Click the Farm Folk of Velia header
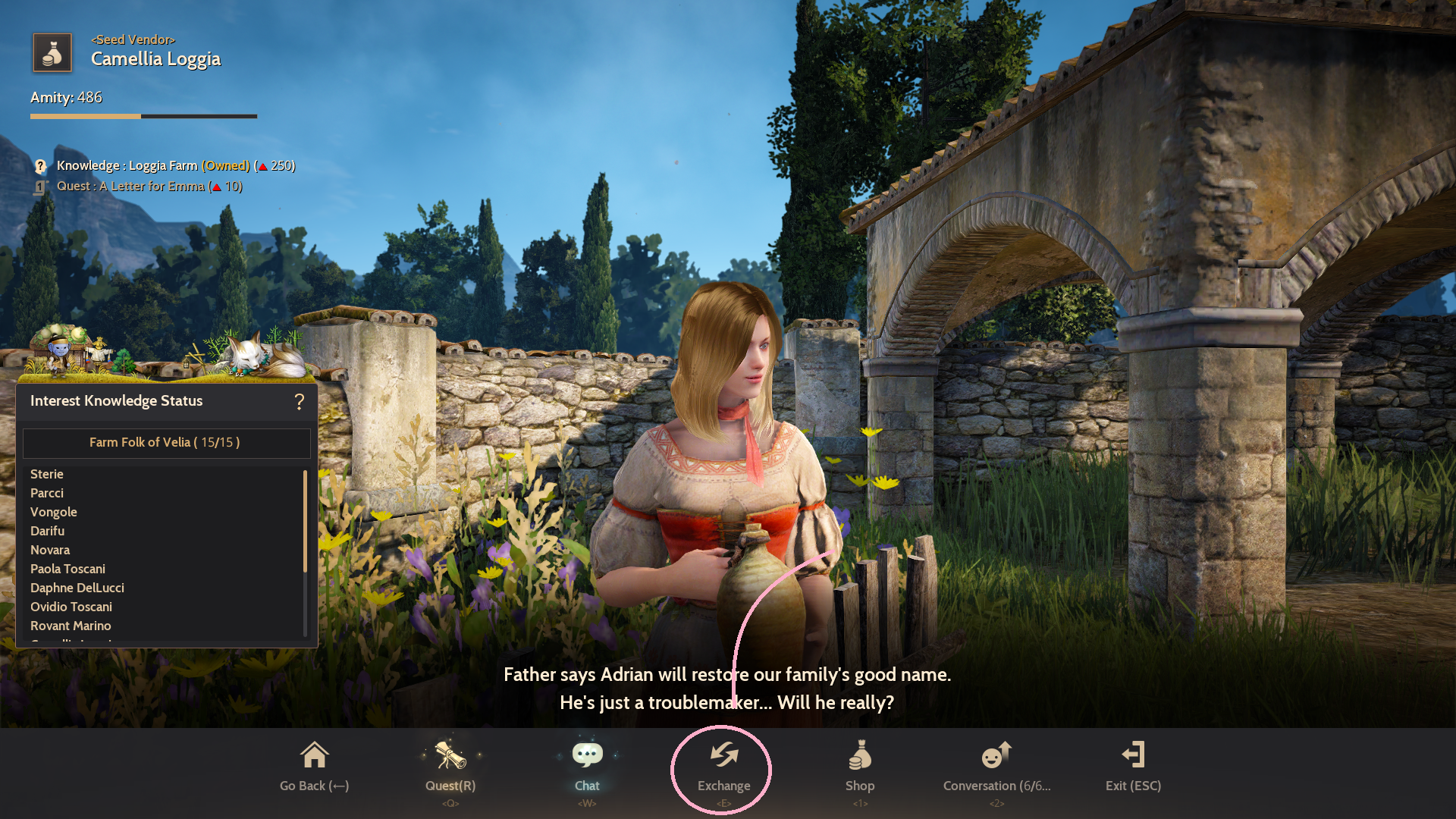This screenshot has height=819, width=1456. (165, 443)
